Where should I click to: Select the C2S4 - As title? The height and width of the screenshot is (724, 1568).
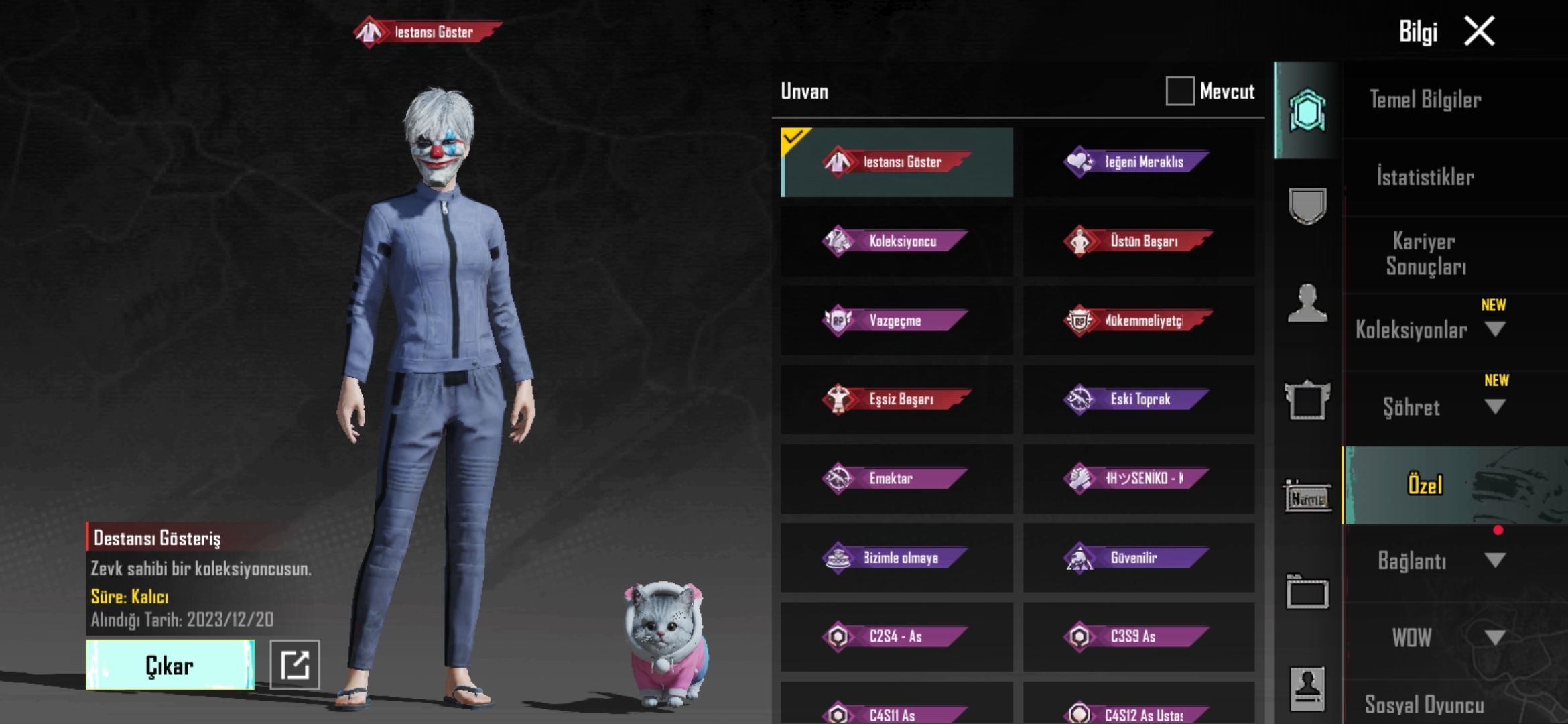pyautogui.click(x=897, y=637)
